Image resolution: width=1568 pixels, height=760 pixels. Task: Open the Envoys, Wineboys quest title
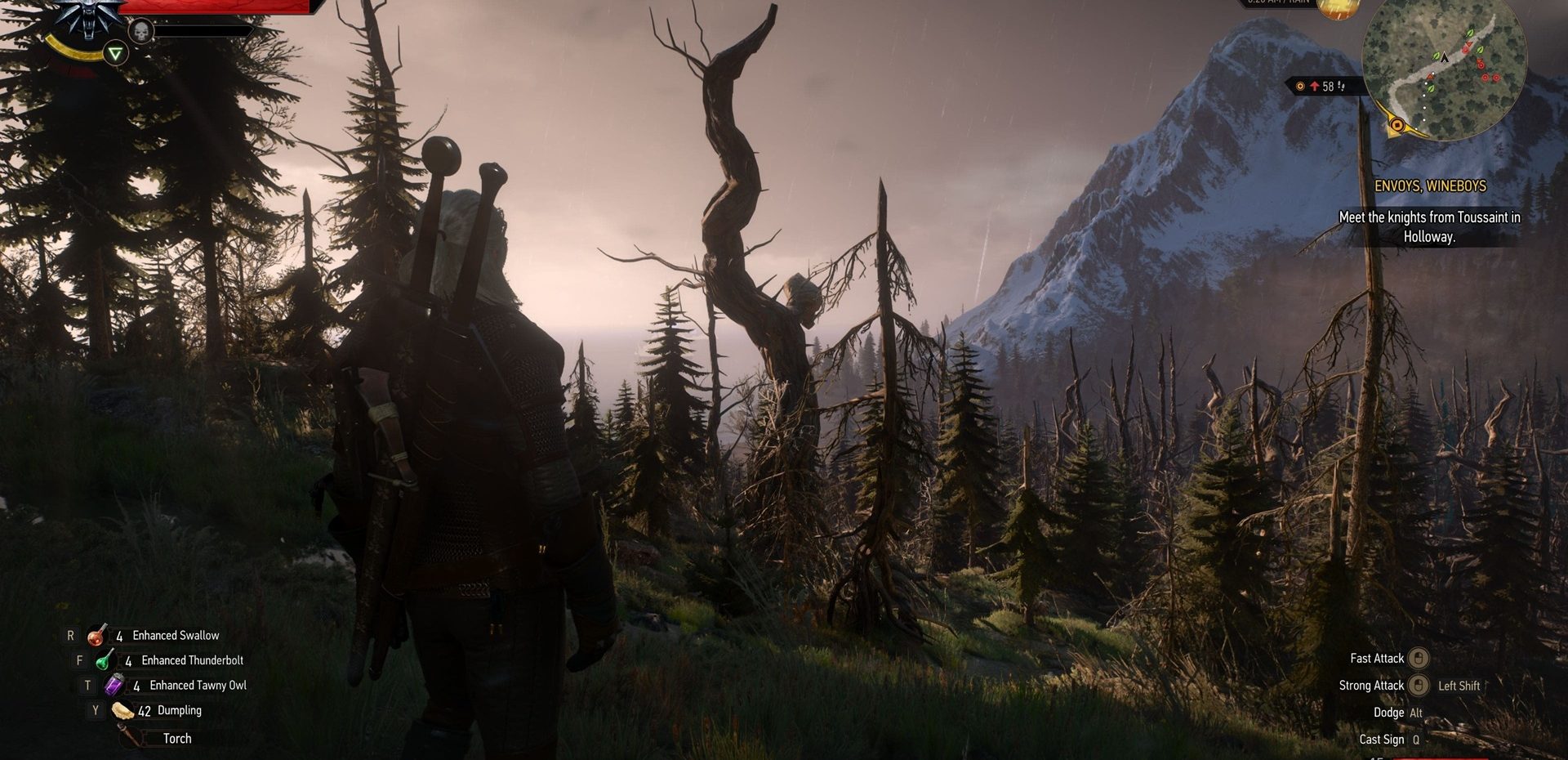(1430, 186)
